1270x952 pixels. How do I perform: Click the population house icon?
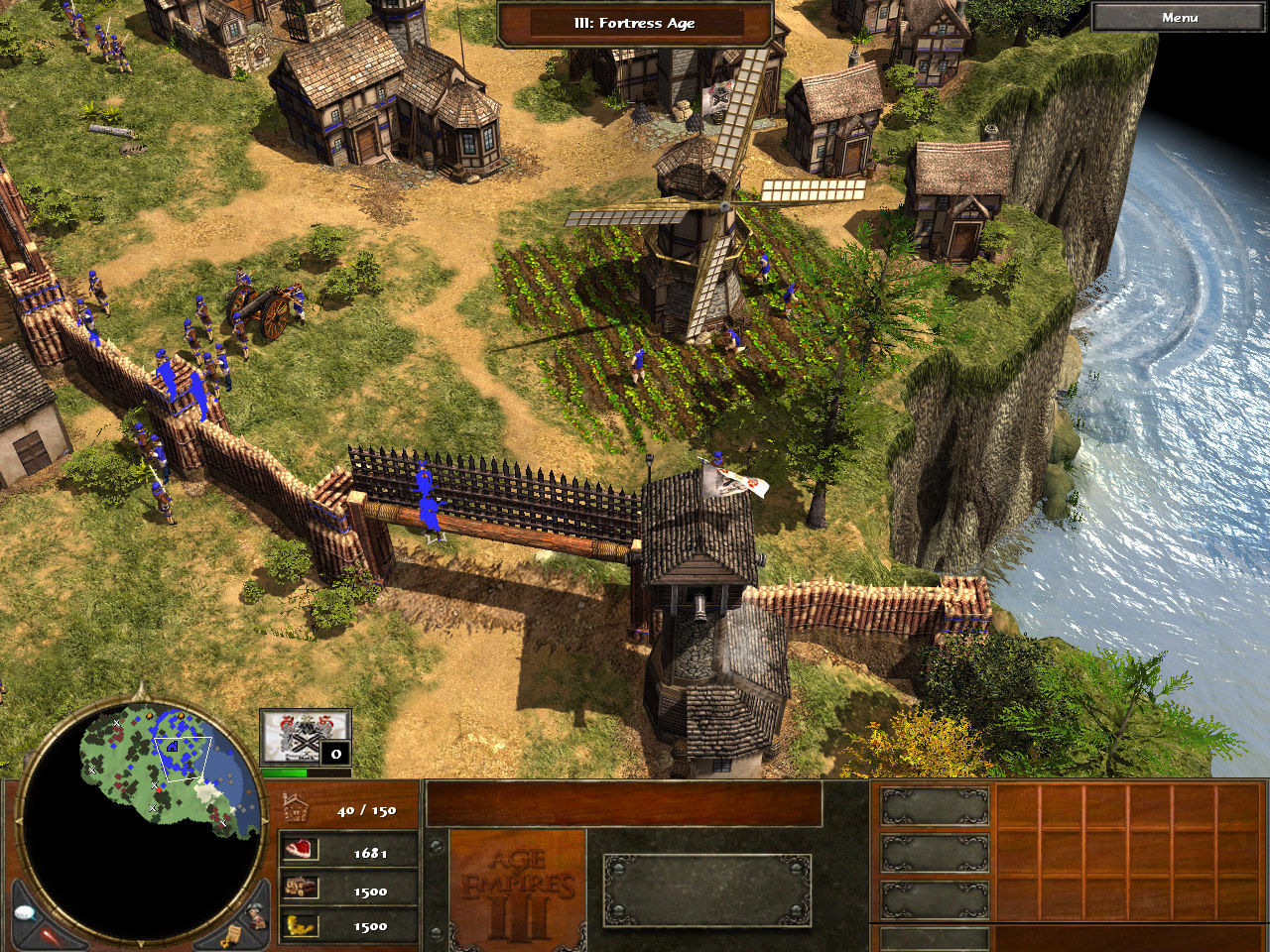(297, 809)
